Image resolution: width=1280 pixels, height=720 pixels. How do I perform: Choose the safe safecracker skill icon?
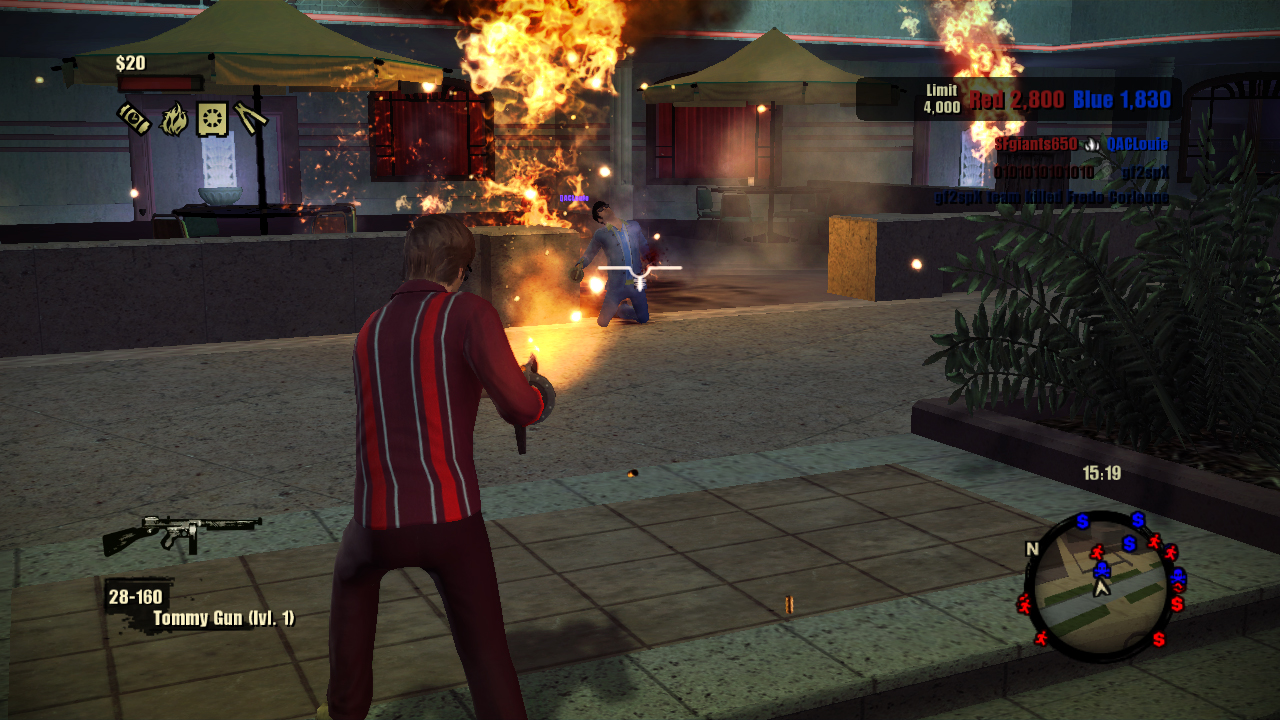212,120
